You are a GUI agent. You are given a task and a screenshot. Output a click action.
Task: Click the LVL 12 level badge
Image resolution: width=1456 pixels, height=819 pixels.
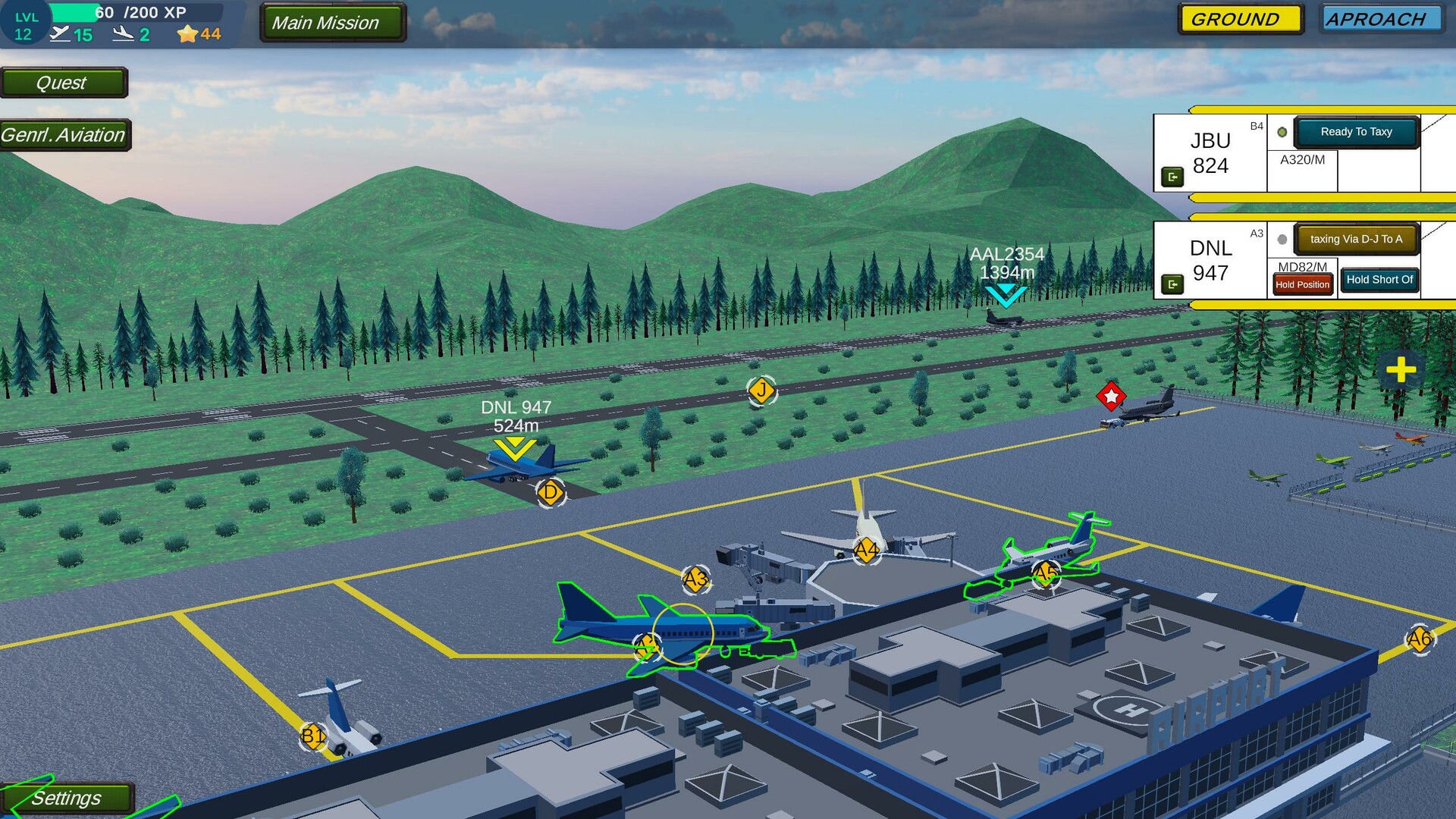point(24,21)
